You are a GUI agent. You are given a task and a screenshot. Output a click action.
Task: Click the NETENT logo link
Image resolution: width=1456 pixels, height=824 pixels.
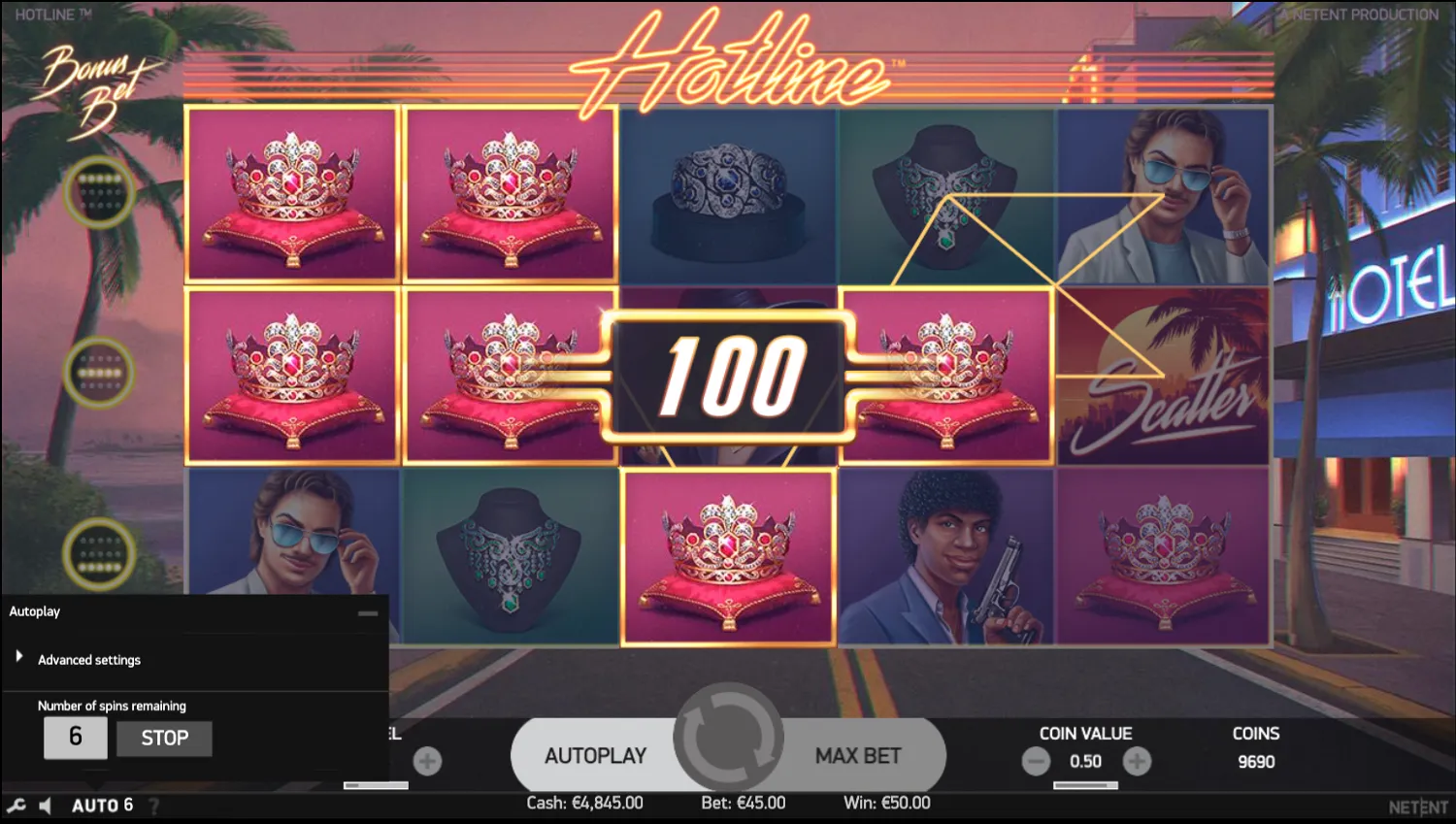[1416, 805]
